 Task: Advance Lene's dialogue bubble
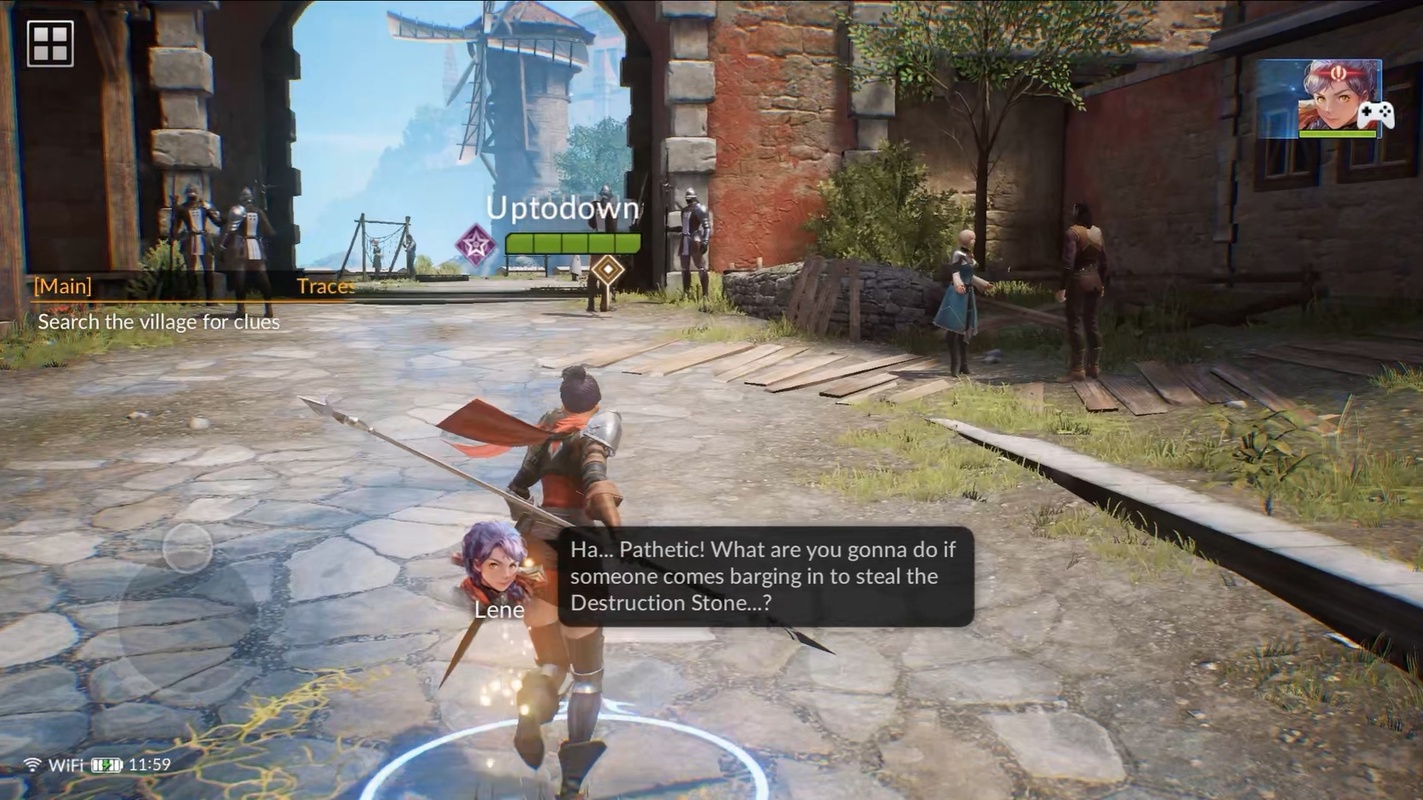point(765,576)
